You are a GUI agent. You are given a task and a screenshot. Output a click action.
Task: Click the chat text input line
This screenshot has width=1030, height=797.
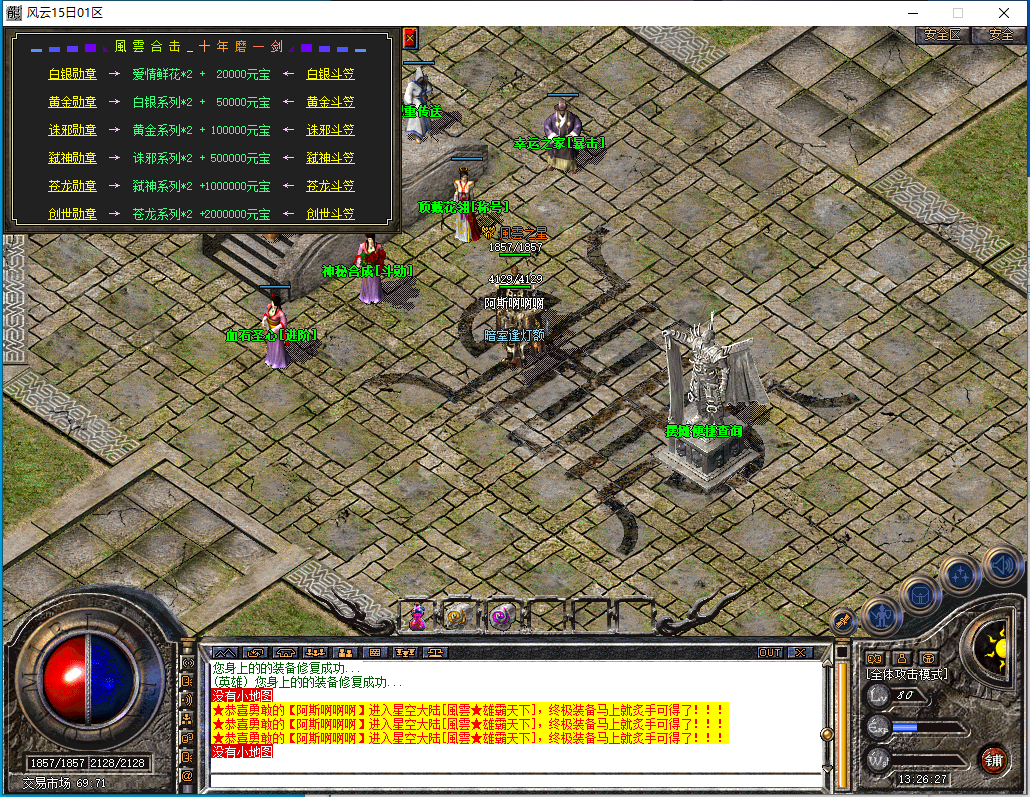pyautogui.click(x=510, y=767)
